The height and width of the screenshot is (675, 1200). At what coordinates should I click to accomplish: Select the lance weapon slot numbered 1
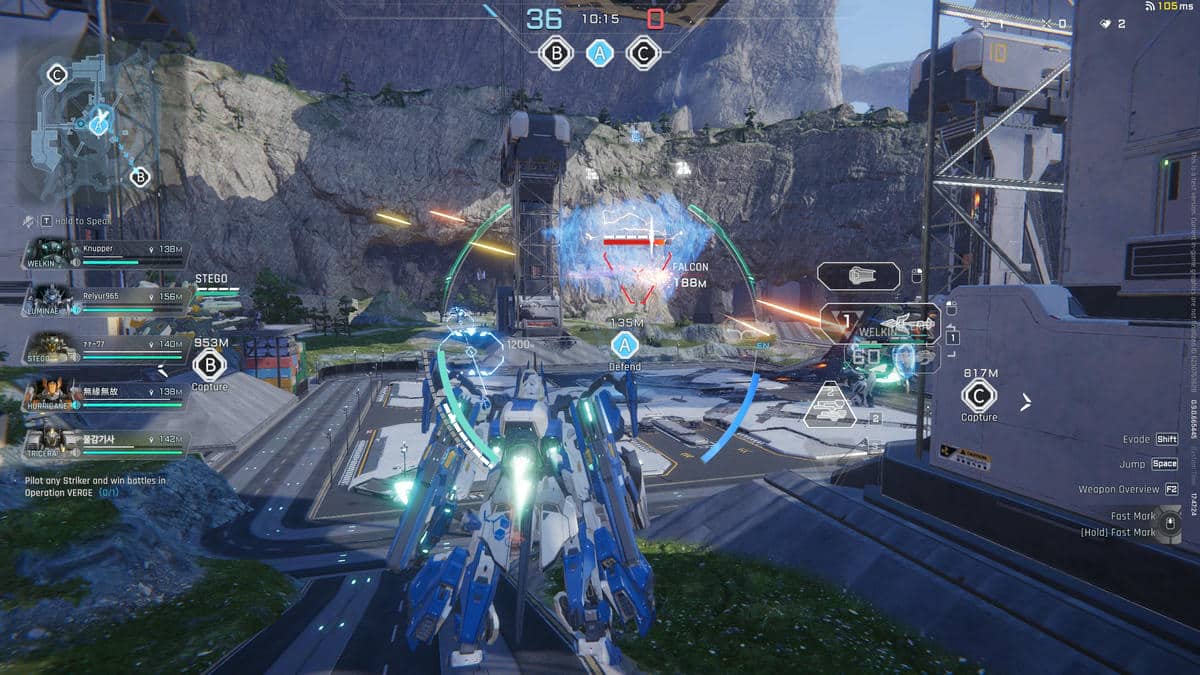coord(880,323)
